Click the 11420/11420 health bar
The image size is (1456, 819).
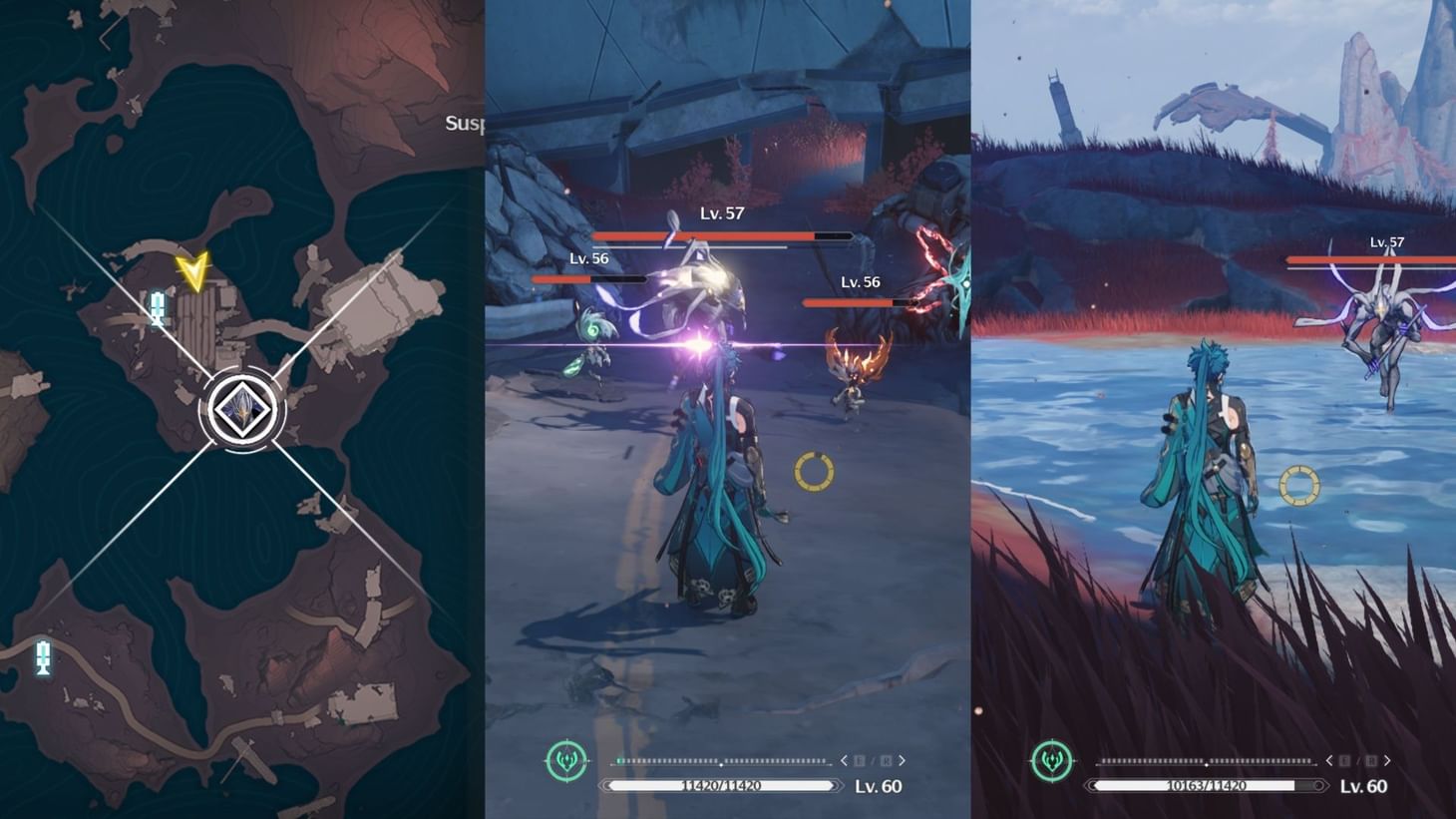721,787
